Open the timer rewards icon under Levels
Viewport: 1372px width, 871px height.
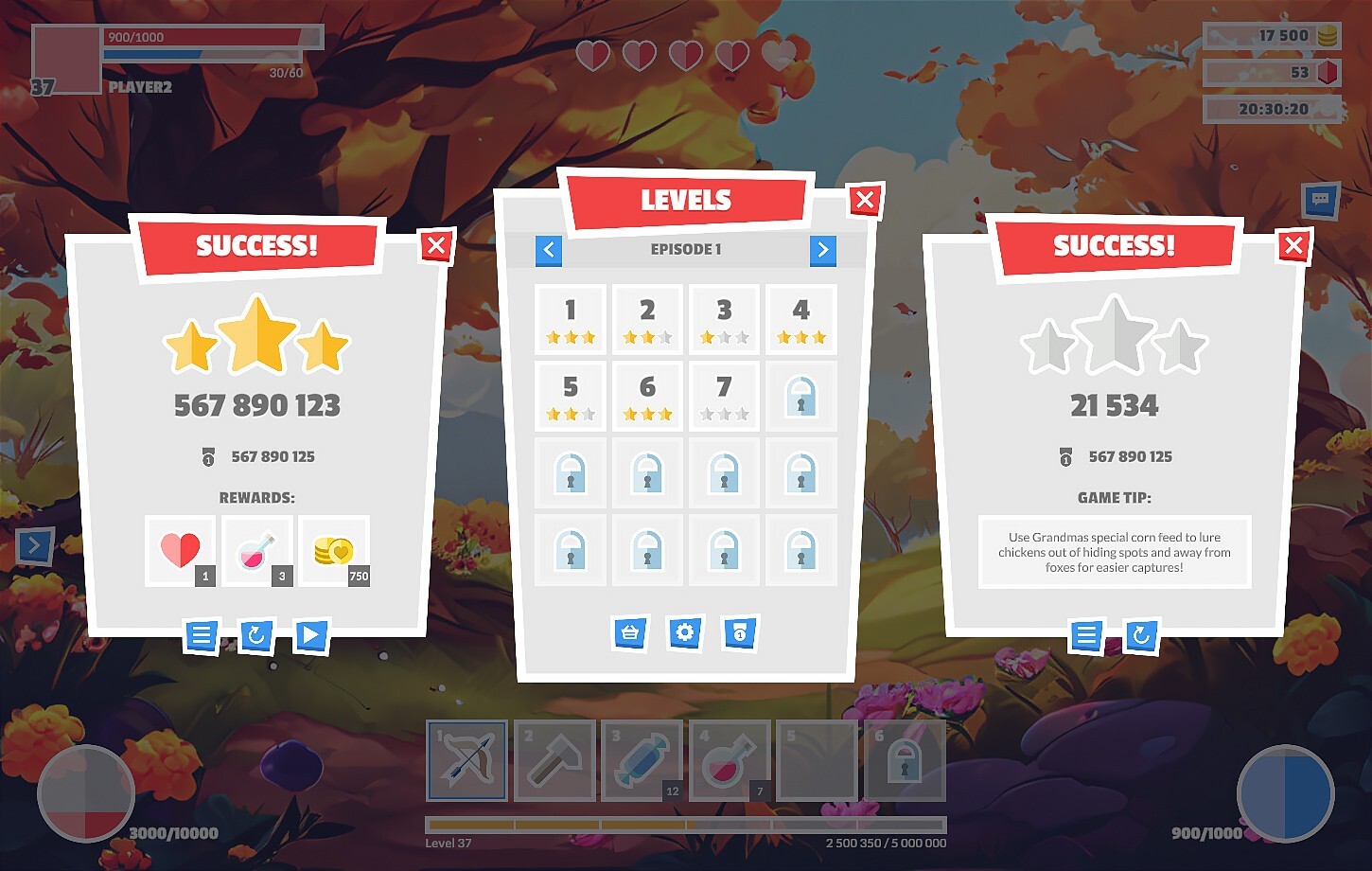click(x=740, y=634)
